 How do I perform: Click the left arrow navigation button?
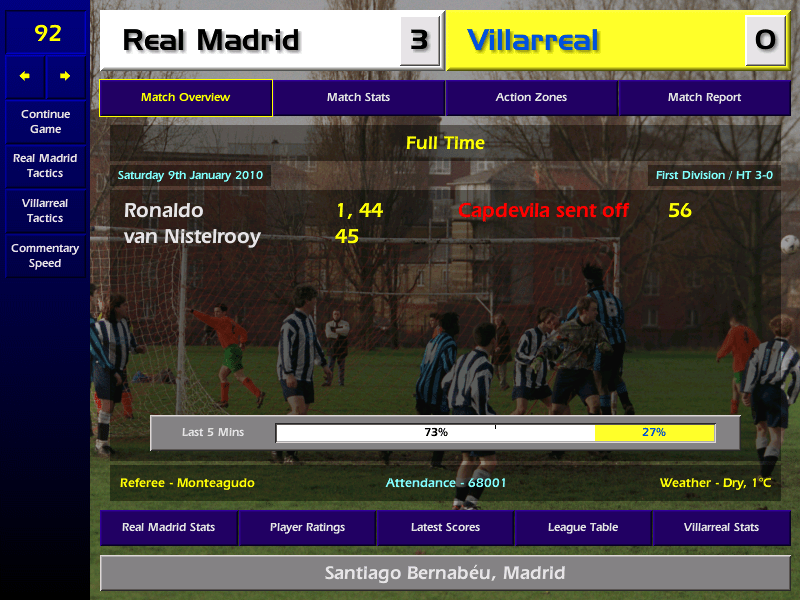tap(25, 76)
